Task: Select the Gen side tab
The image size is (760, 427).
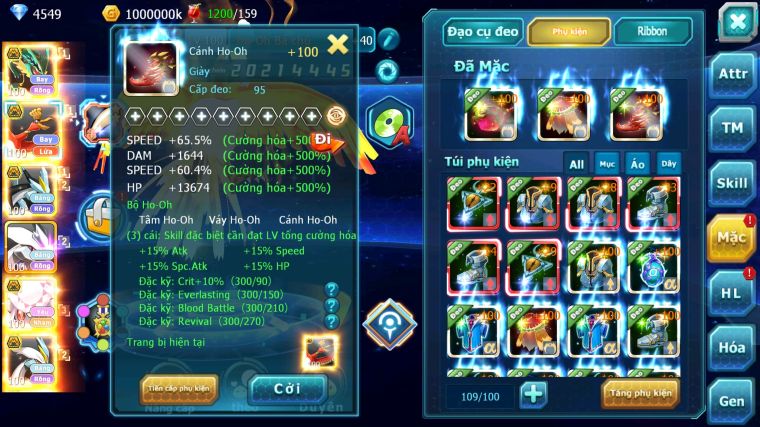Action: [x=734, y=399]
